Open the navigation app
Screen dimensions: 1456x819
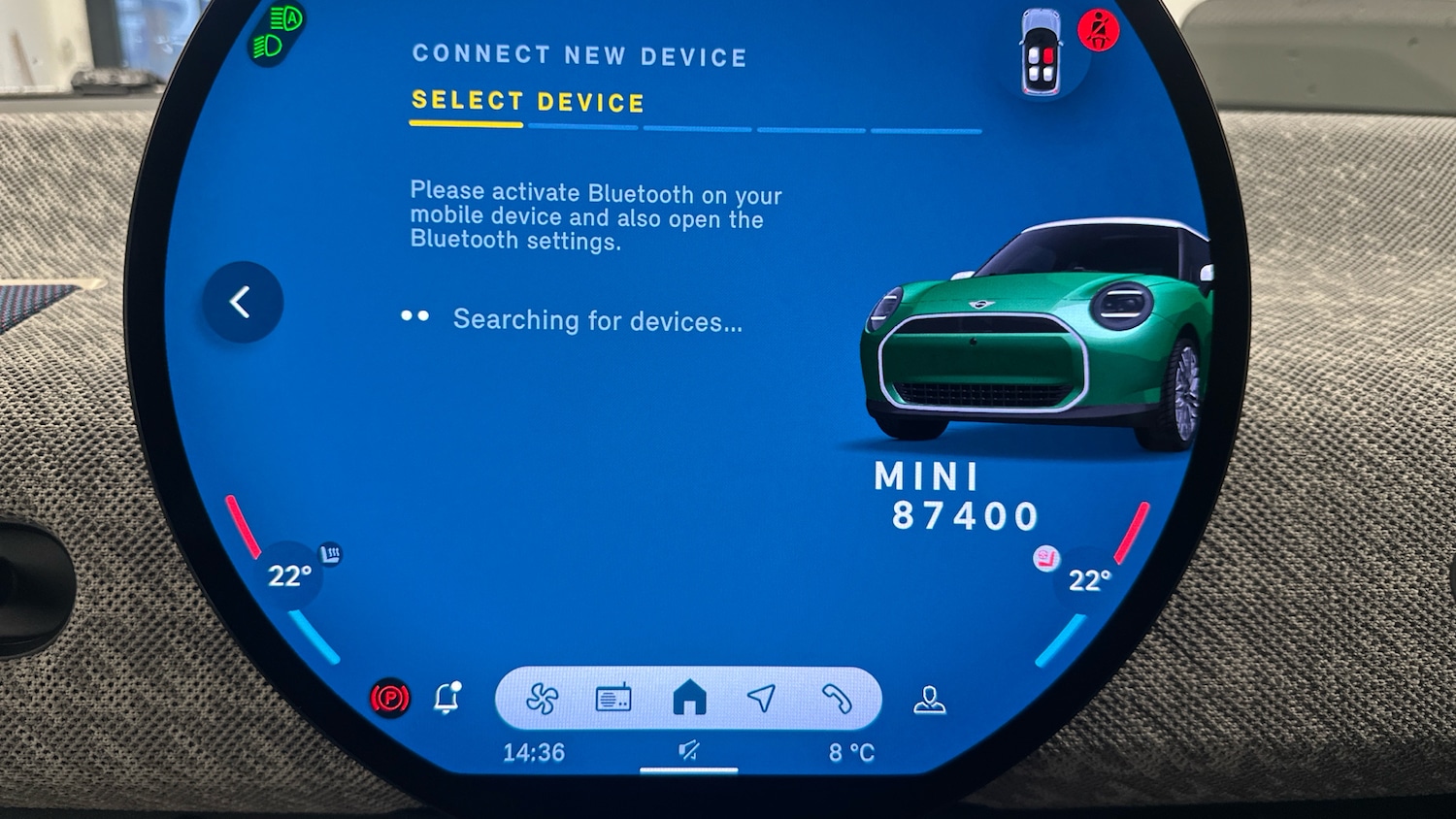click(x=762, y=695)
